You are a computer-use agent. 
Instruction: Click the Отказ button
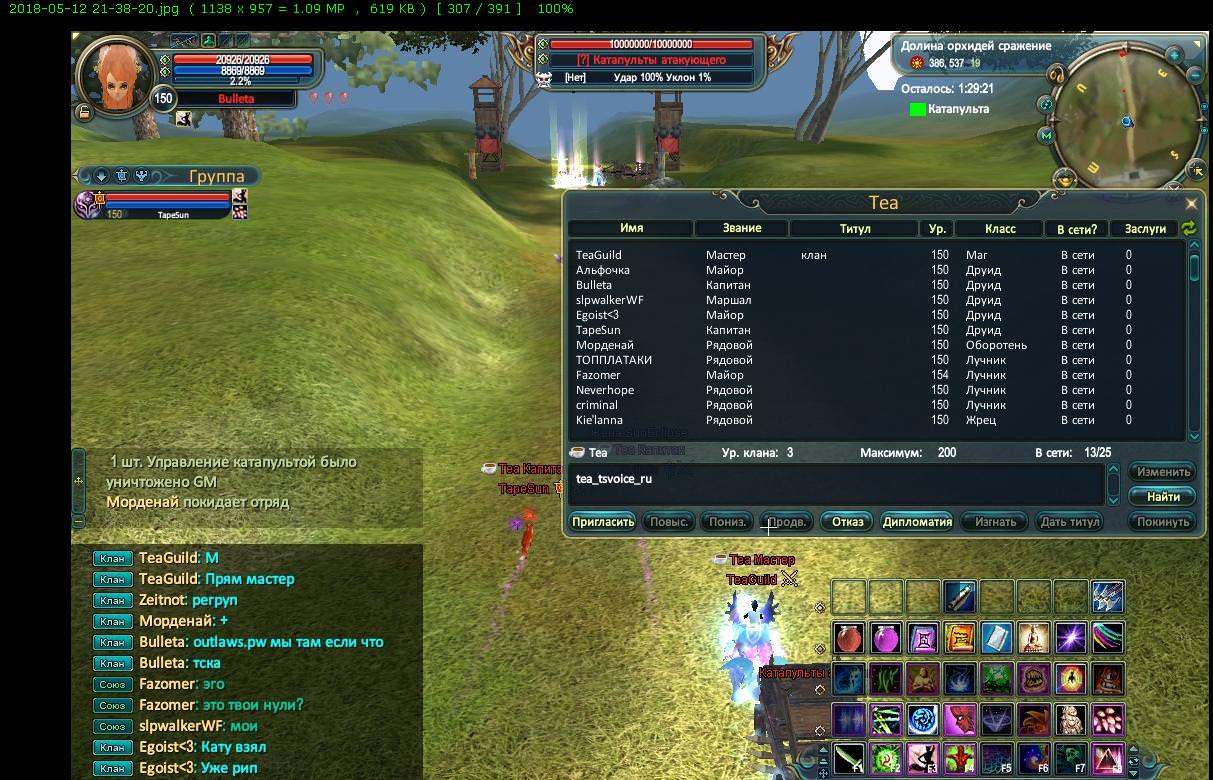pyautogui.click(x=847, y=522)
